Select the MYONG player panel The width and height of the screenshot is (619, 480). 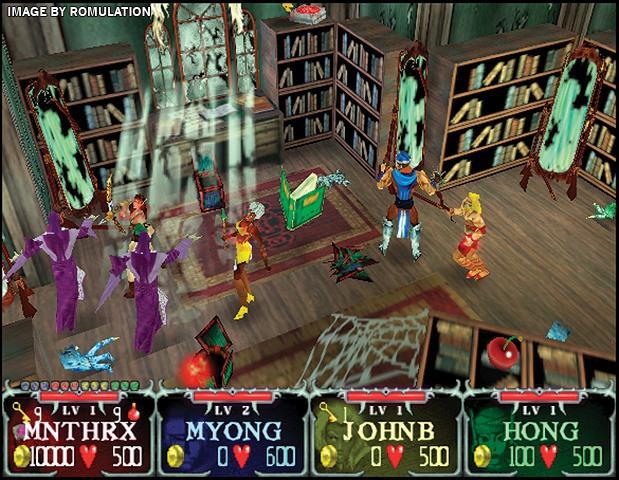click(232, 433)
